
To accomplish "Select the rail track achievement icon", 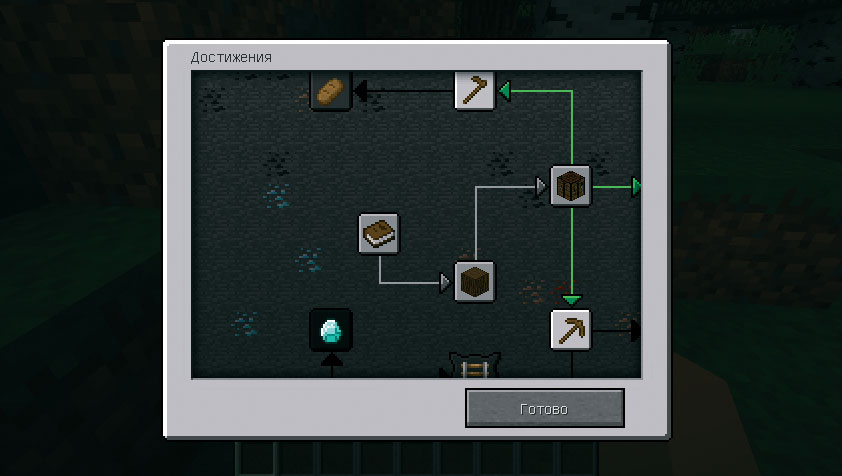I will tap(474, 368).
